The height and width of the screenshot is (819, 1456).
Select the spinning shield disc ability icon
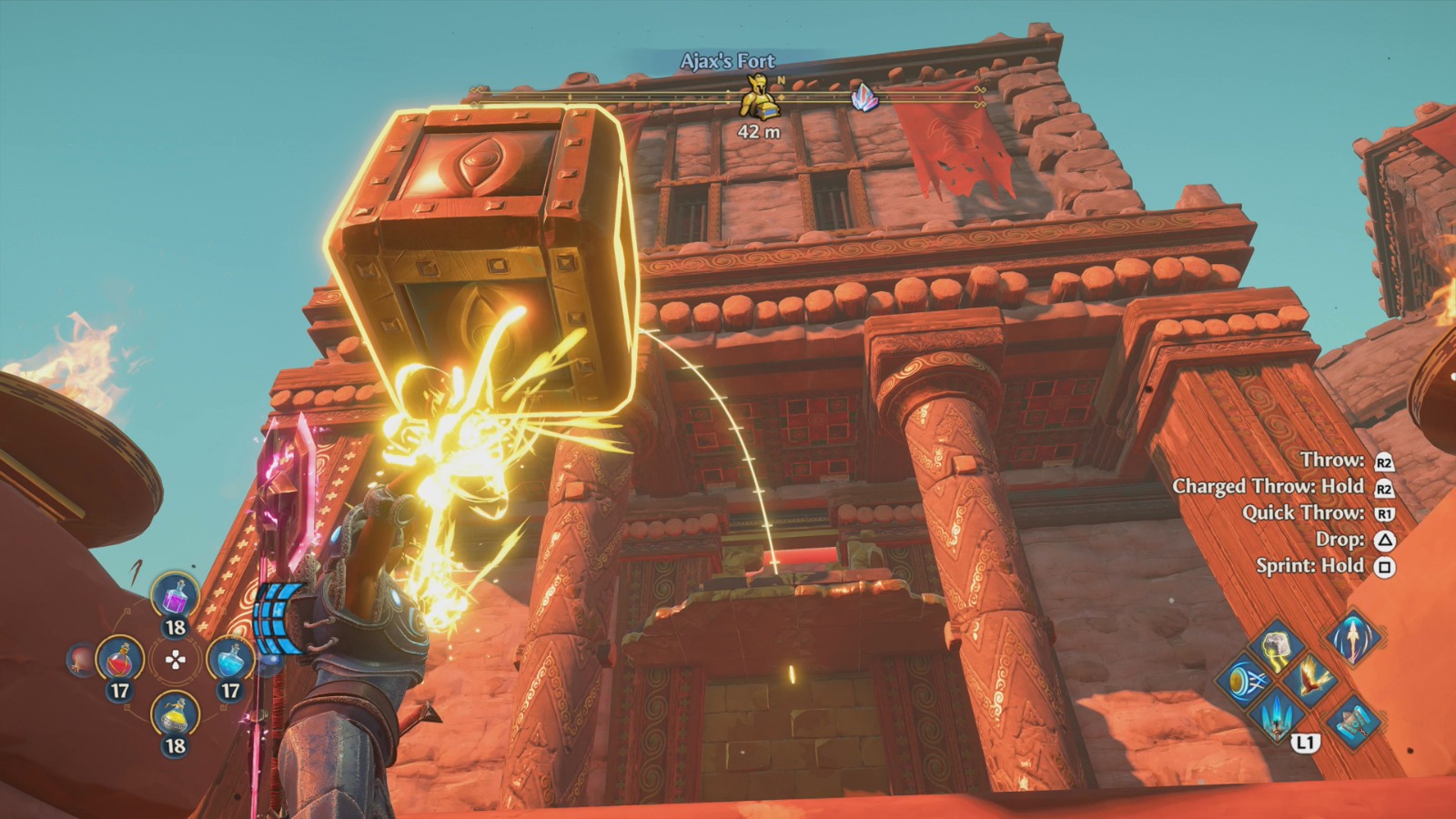click(x=1245, y=681)
